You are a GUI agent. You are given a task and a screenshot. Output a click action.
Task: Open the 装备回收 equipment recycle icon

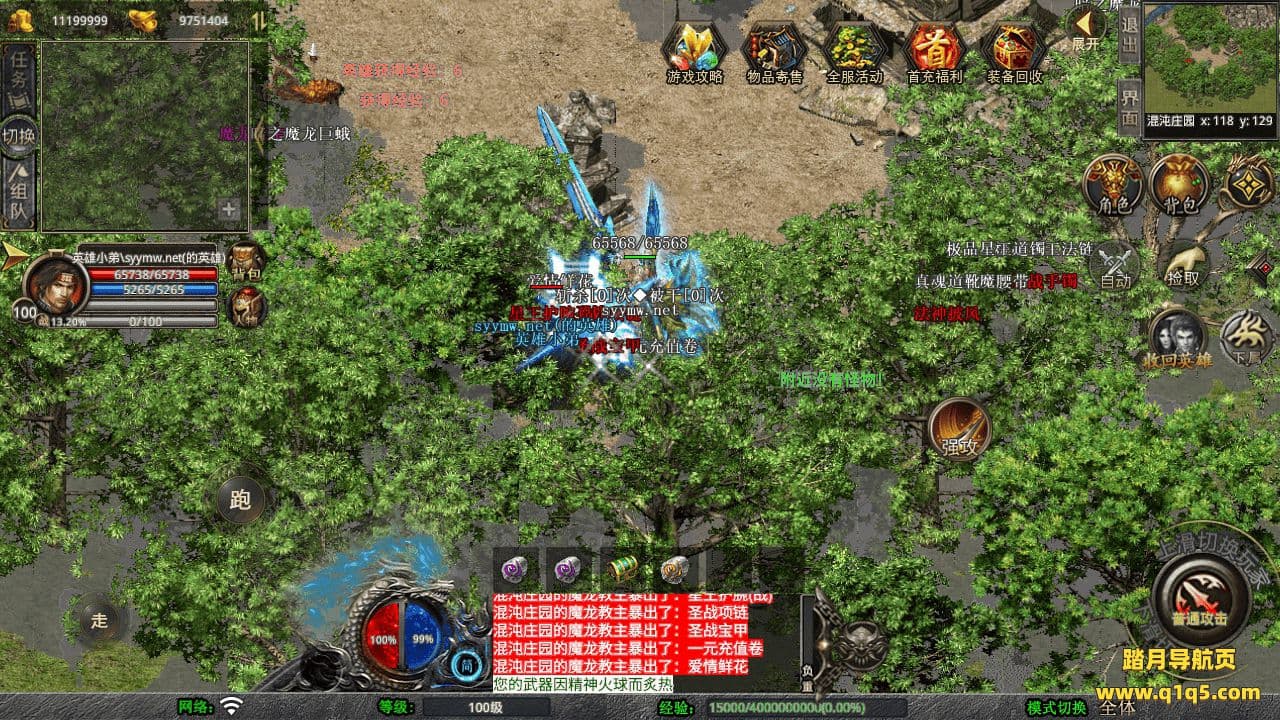1015,50
